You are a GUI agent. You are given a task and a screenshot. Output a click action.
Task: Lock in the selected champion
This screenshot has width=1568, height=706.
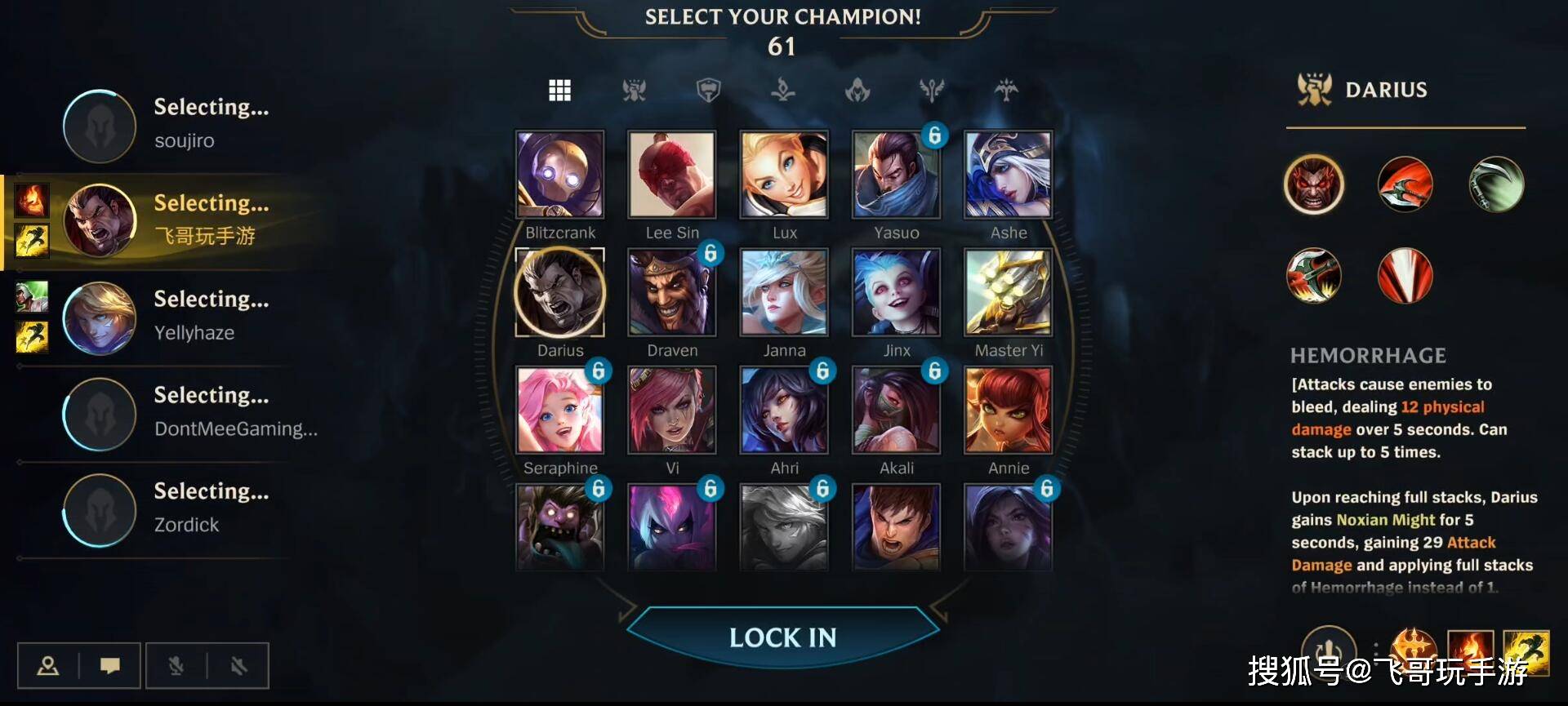pyautogui.click(x=782, y=637)
